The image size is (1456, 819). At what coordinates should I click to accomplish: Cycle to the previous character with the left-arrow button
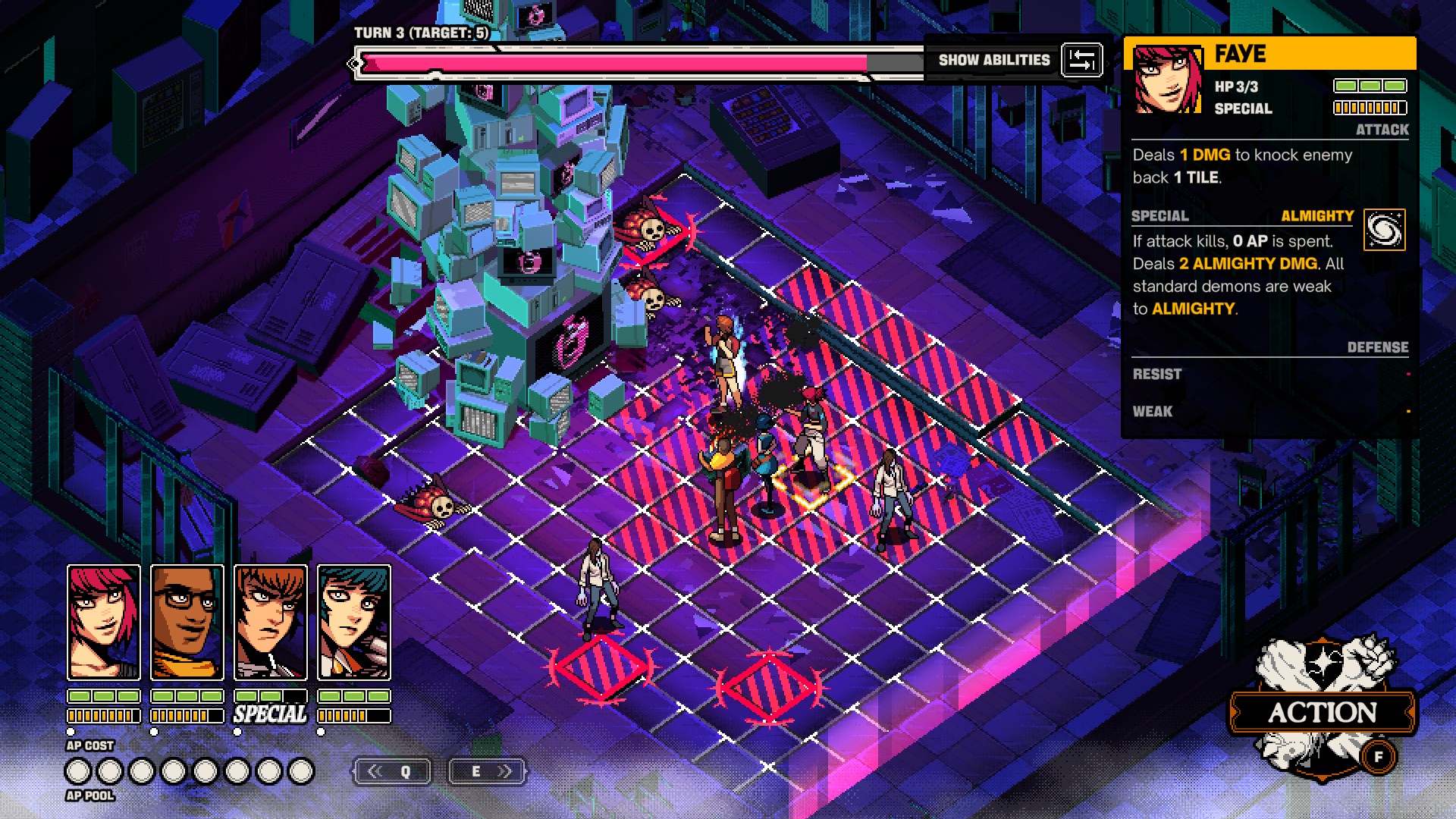(392, 771)
